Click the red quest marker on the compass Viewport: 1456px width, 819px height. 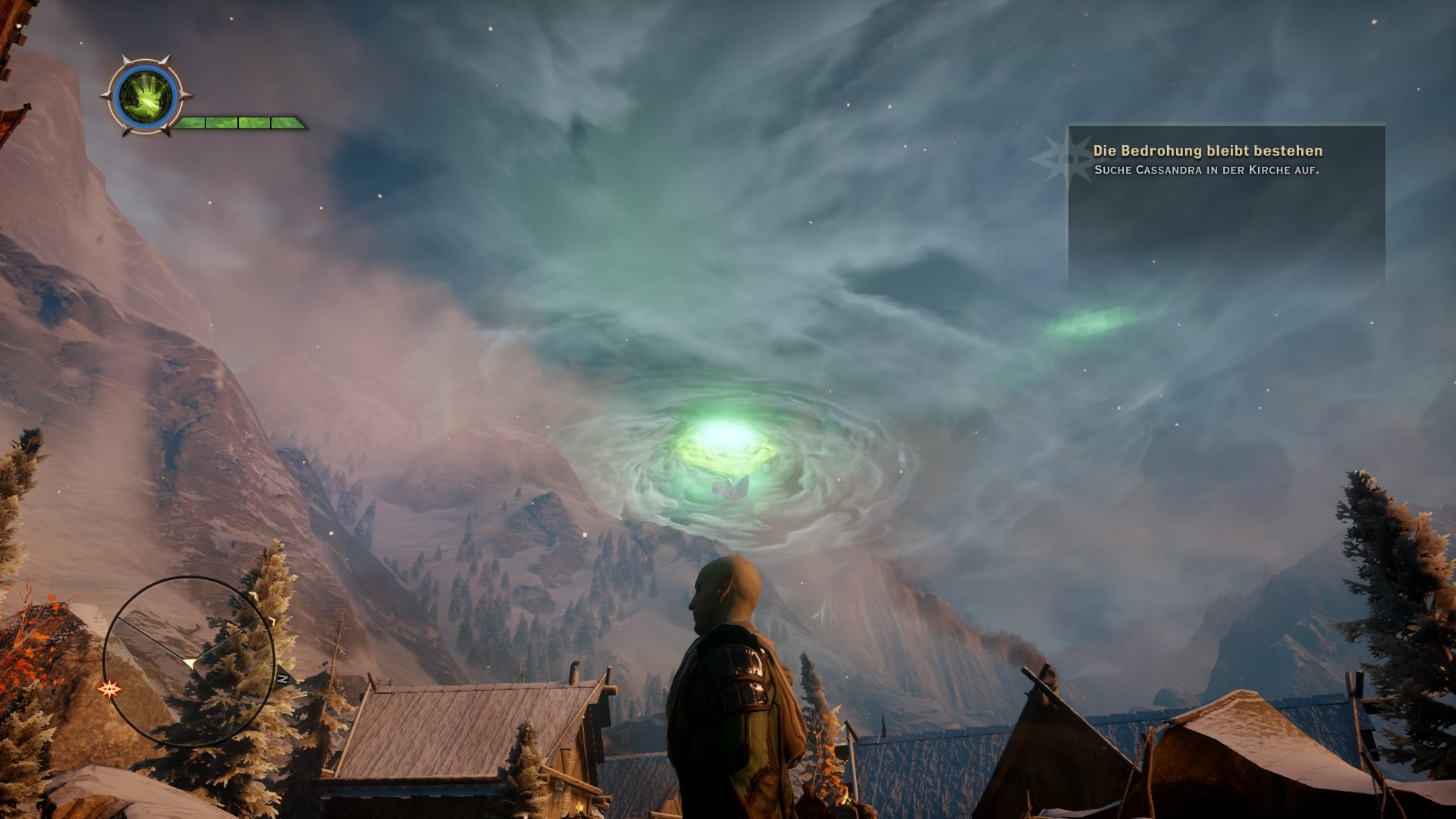point(111,689)
